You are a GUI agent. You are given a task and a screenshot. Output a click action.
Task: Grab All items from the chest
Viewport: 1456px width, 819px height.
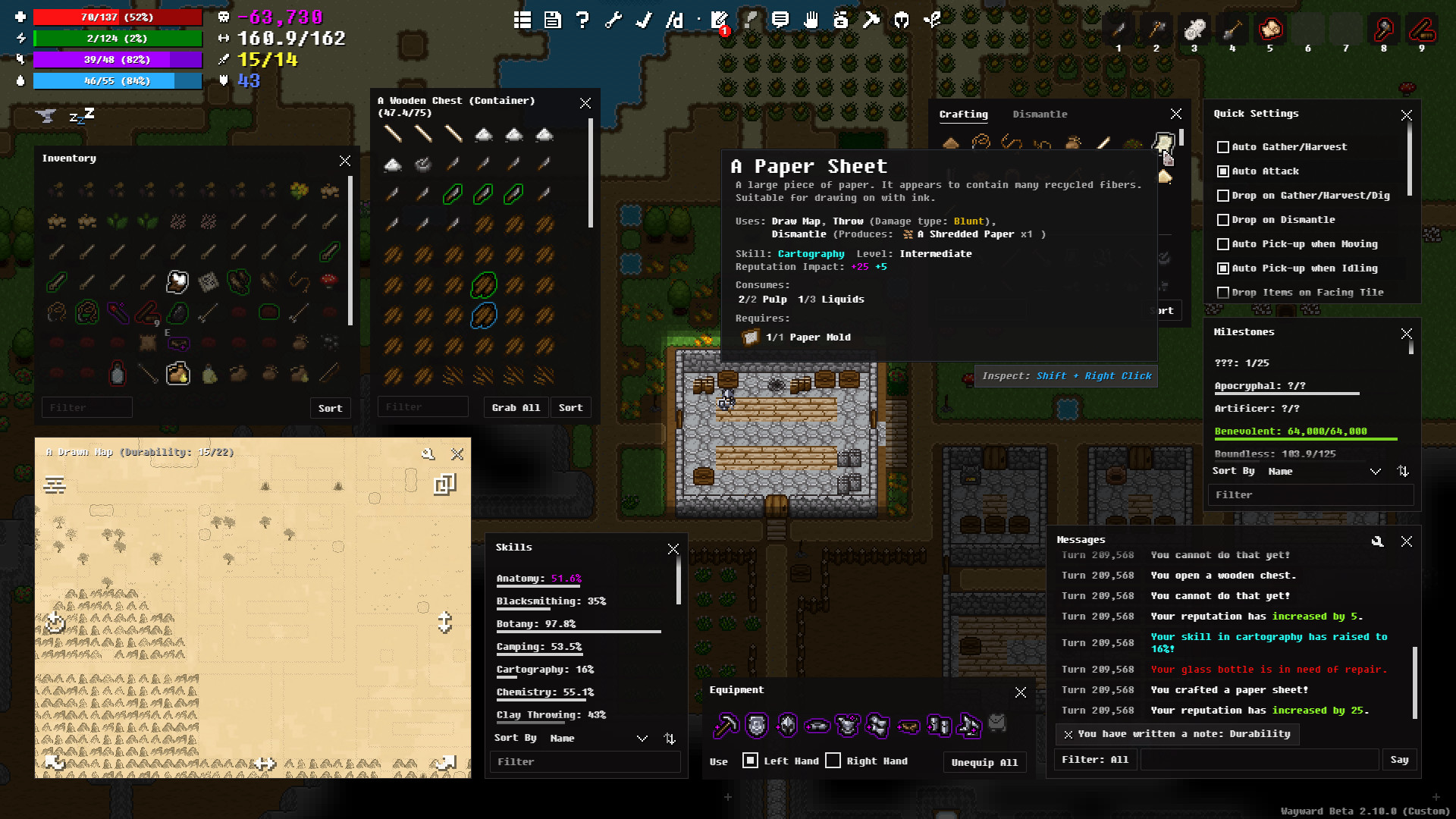(x=516, y=408)
